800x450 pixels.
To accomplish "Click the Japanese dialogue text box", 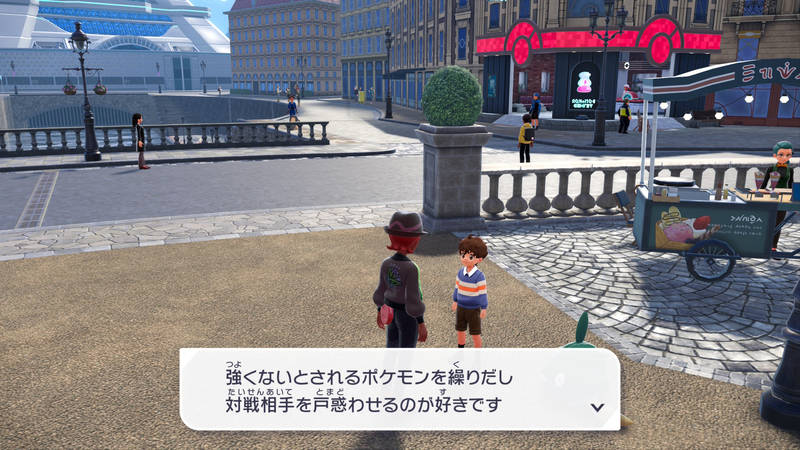I will pos(399,389).
